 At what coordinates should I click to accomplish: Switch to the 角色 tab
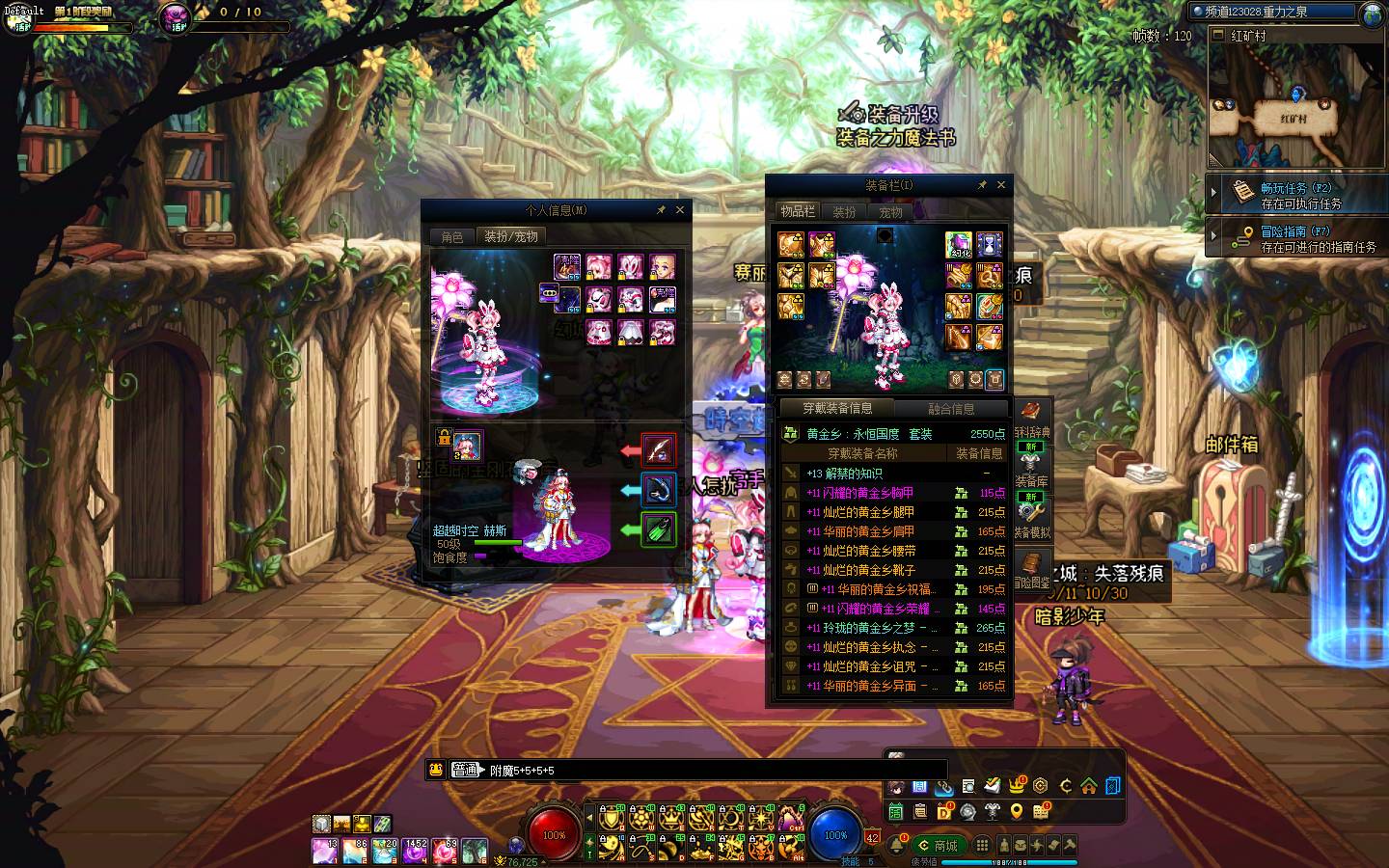click(x=452, y=236)
